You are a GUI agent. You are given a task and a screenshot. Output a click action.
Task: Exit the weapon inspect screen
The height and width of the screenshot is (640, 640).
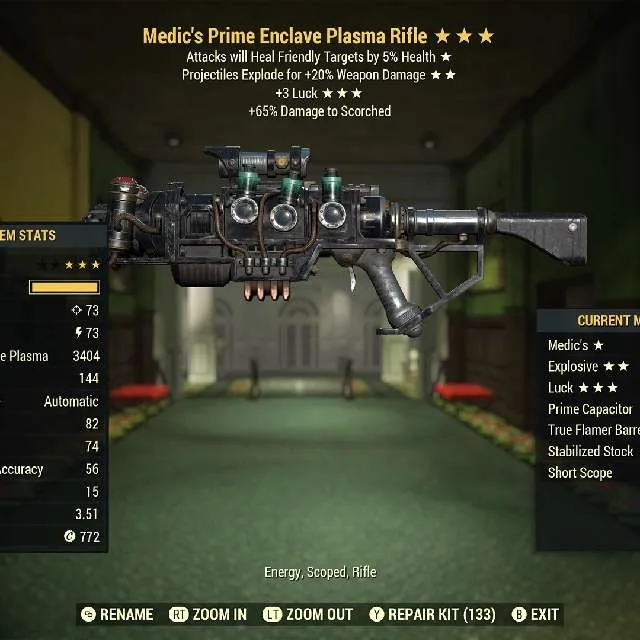(536, 614)
